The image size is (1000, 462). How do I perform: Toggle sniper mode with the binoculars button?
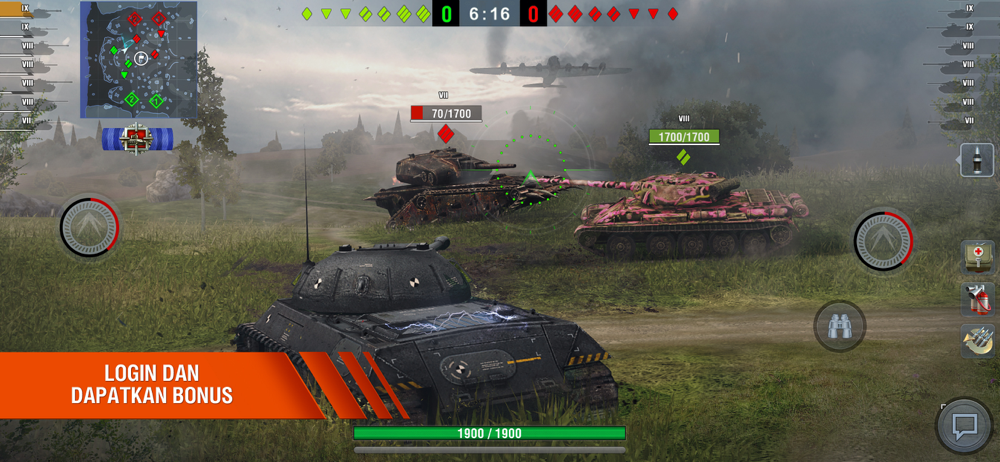coord(839,326)
